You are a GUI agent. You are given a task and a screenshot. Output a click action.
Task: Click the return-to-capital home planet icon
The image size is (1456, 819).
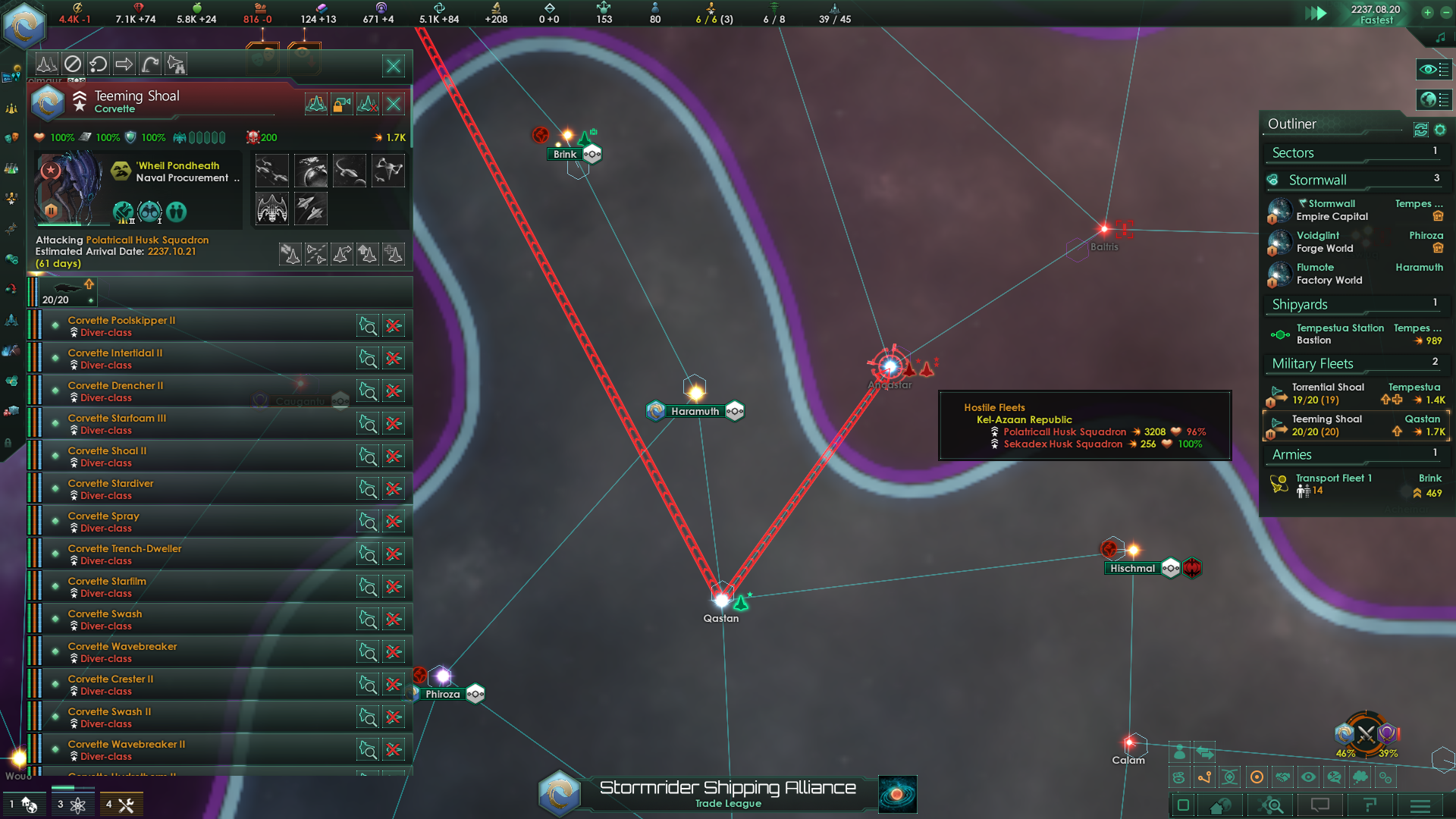(1219, 806)
